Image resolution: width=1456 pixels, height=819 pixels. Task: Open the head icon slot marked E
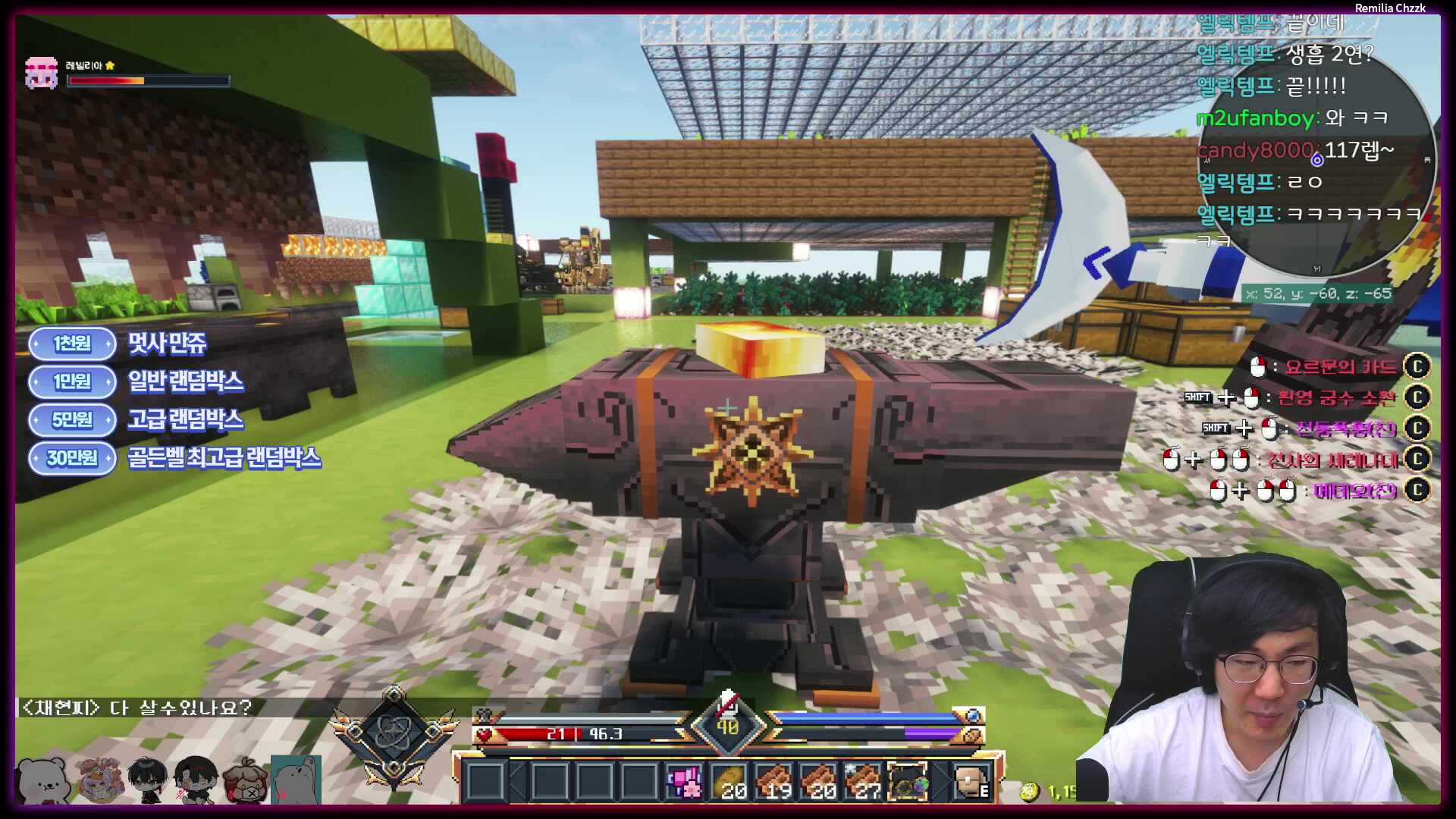pyautogui.click(x=971, y=782)
